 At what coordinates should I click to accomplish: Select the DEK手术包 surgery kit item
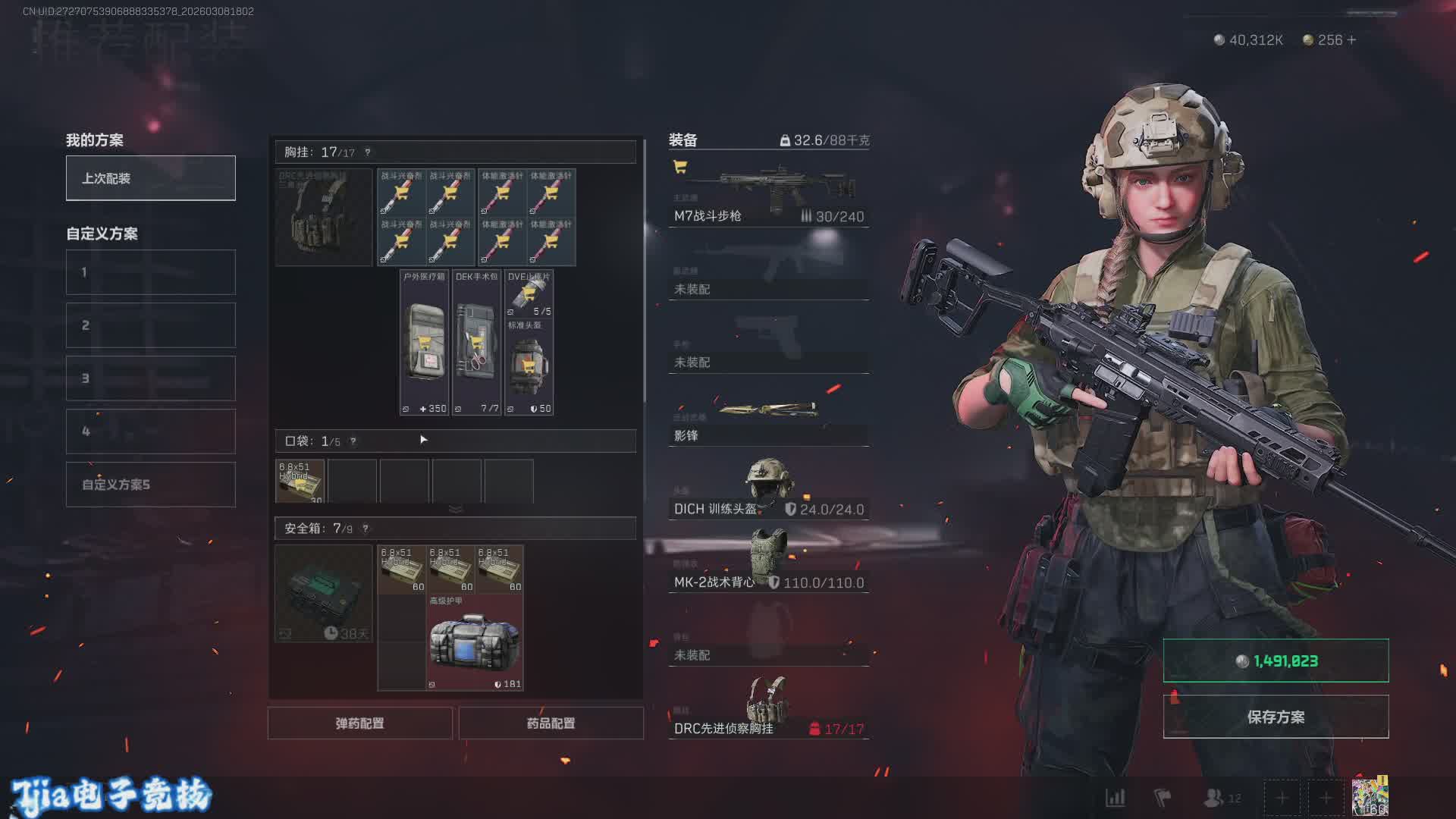[477, 343]
